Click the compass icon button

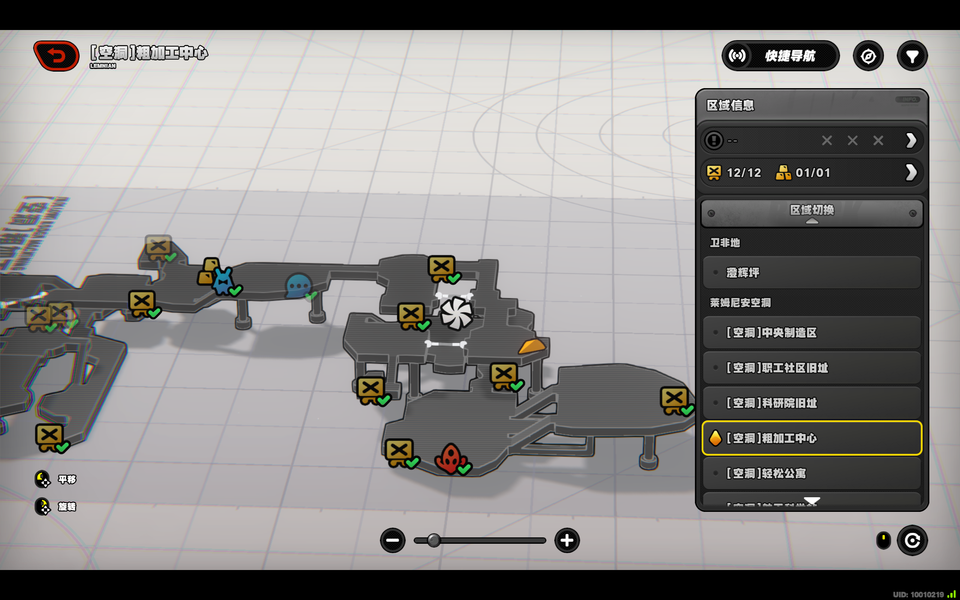[x=868, y=56]
